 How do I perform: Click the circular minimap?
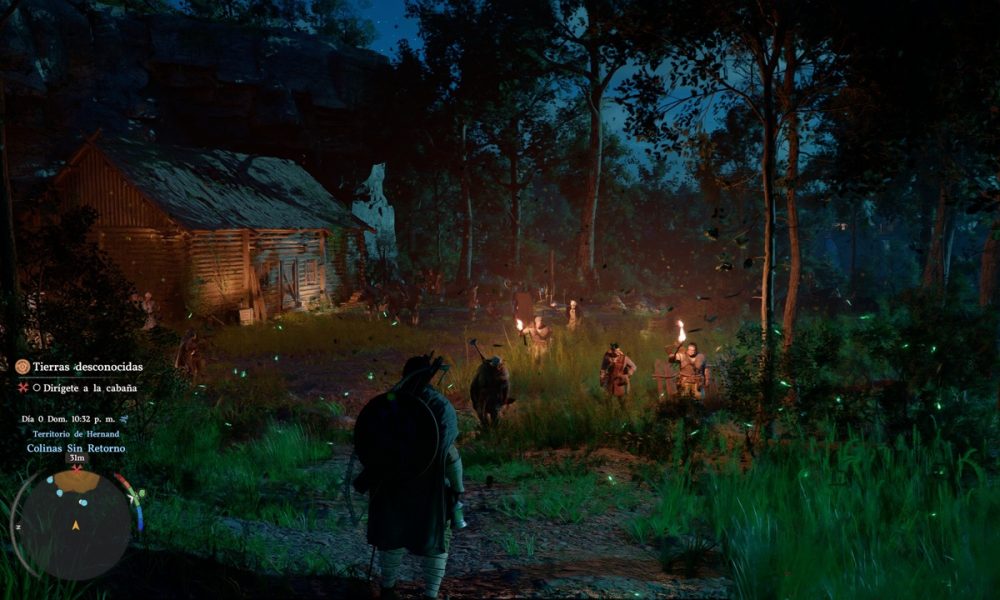[x=76, y=523]
